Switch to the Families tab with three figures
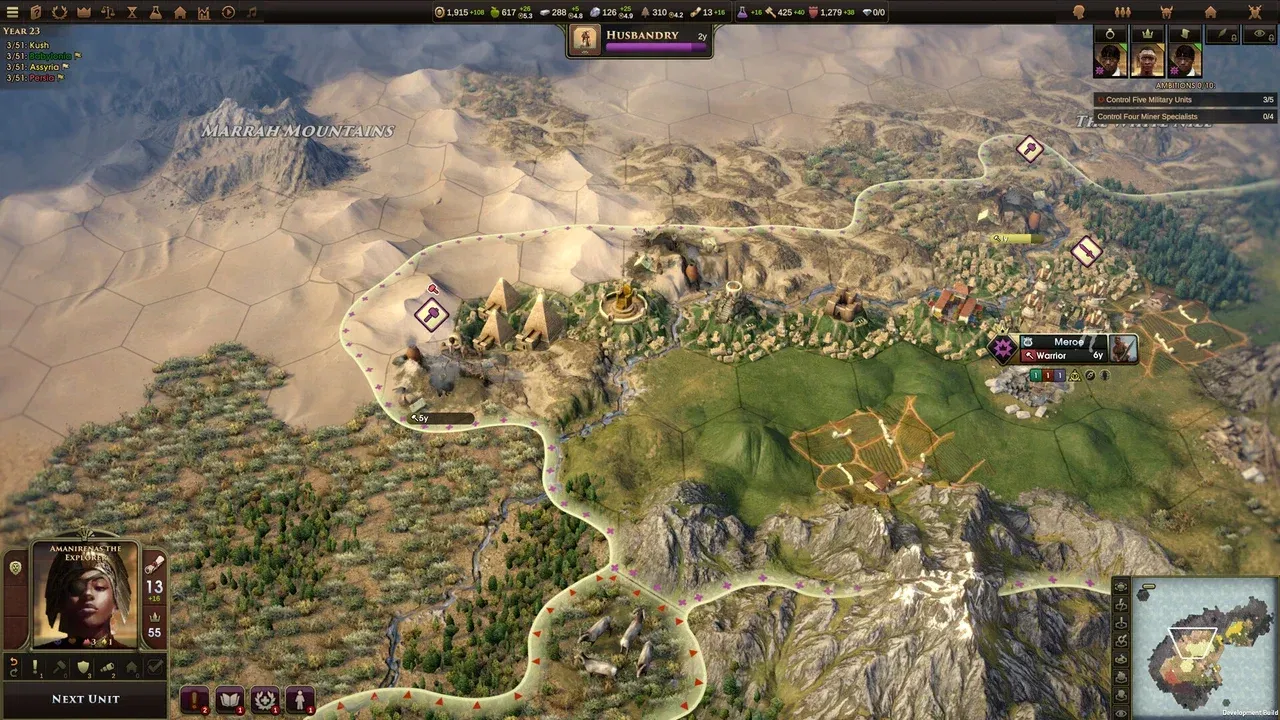1280x720 pixels. point(1122,11)
